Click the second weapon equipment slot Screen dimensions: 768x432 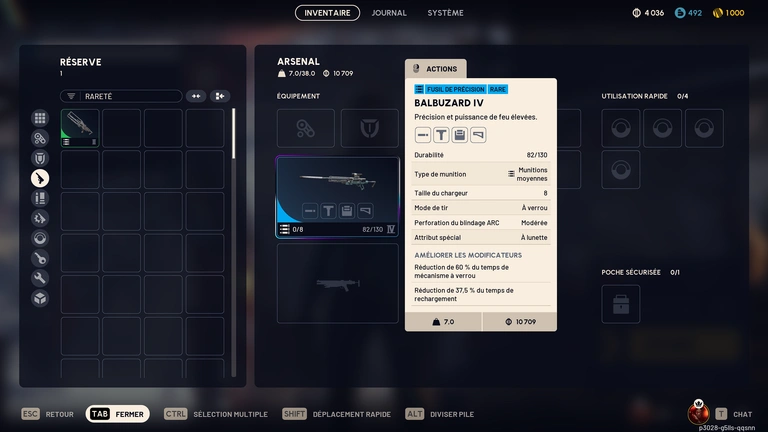click(338, 283)
